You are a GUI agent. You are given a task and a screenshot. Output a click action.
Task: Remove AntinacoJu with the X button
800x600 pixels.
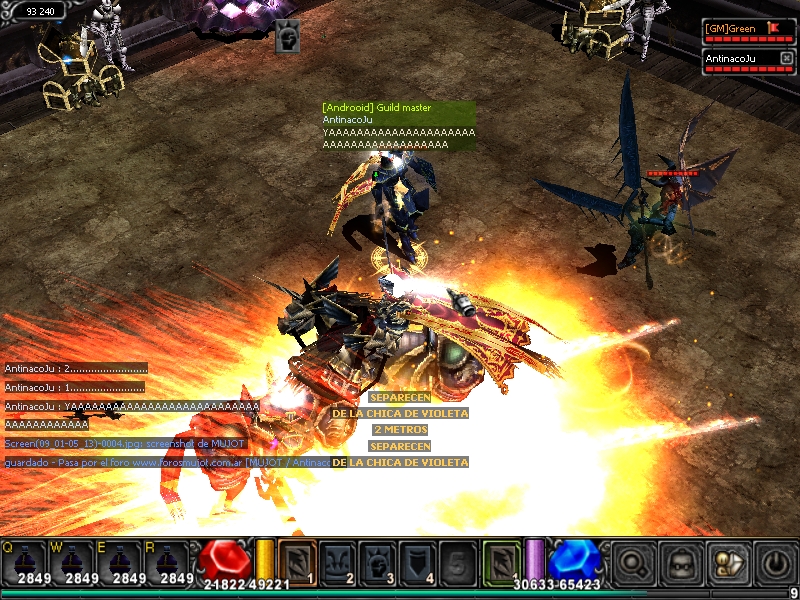[x=786, y=59]
